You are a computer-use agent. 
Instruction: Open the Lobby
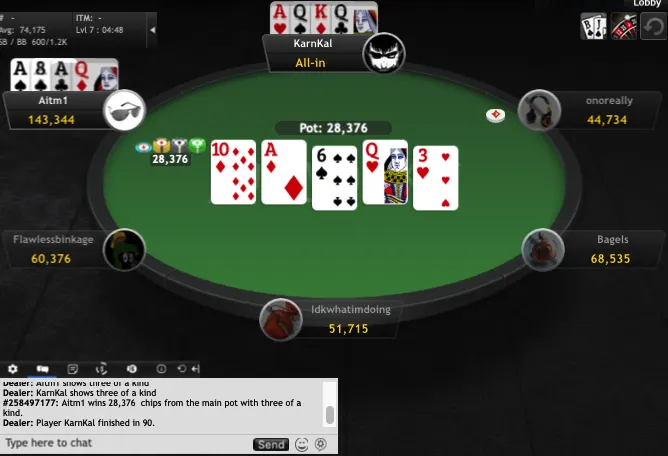tap(647, 4)
